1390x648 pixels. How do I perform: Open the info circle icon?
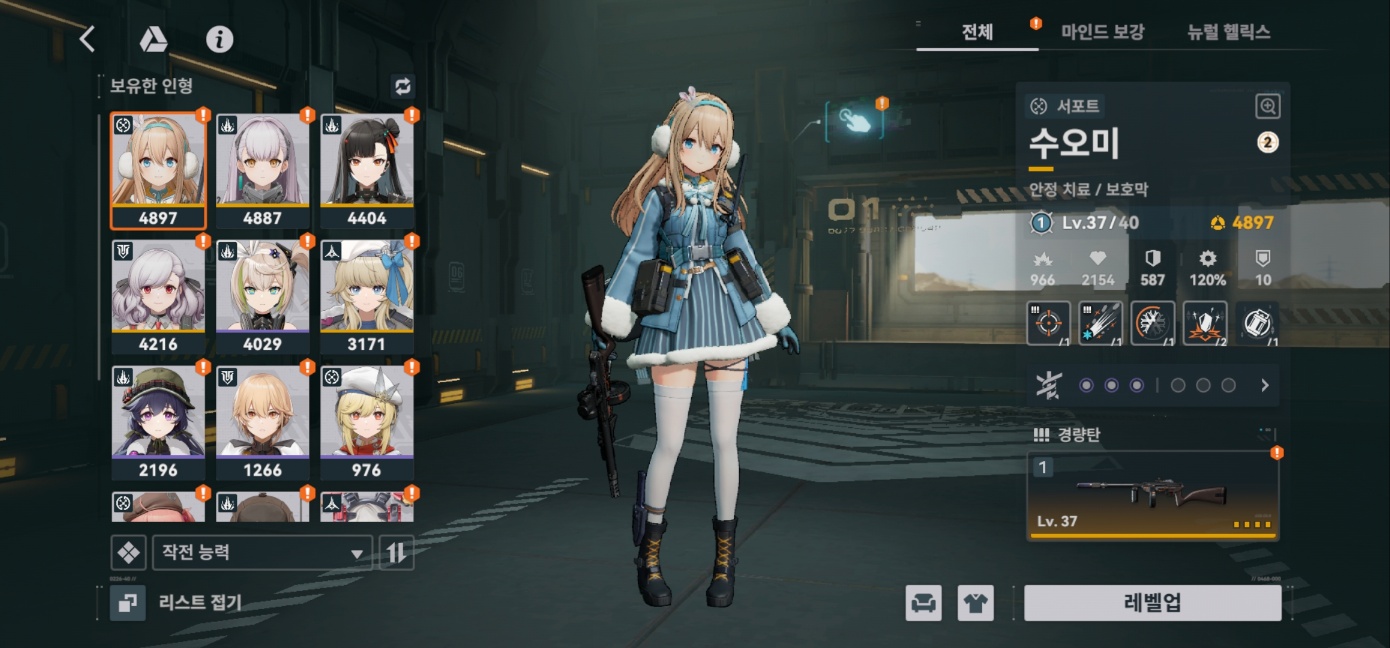[219, 39]
